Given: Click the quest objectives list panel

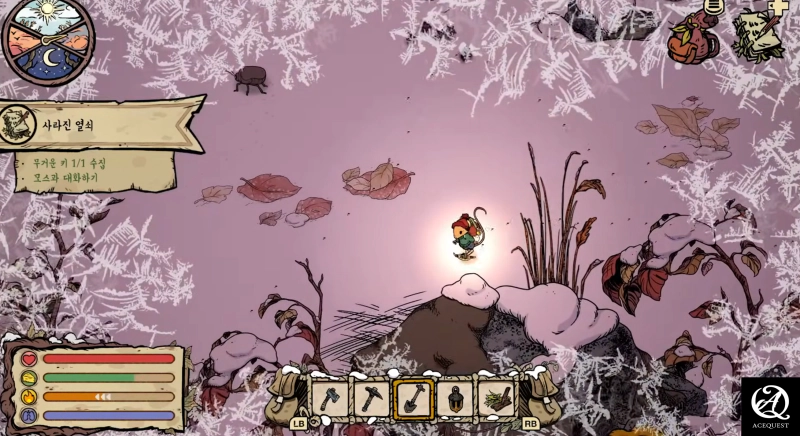Looking at the screenshot, I should tap(97, 171).
